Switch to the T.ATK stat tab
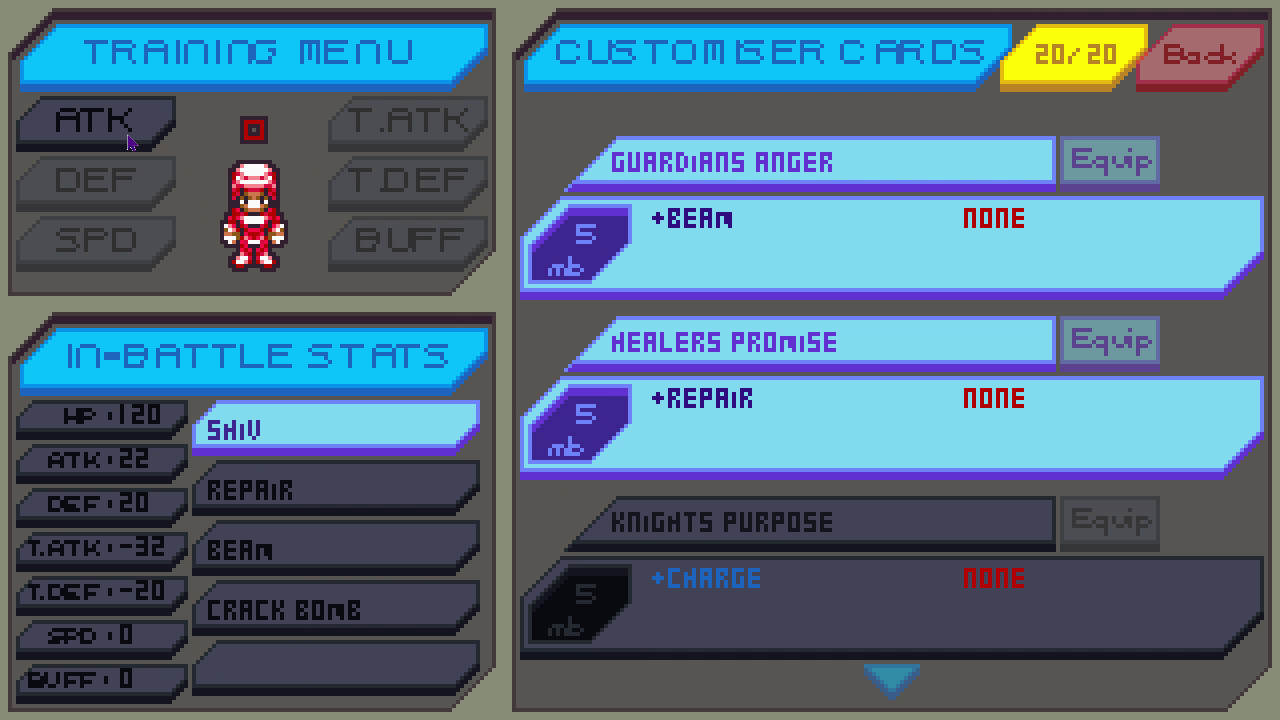 407,120
